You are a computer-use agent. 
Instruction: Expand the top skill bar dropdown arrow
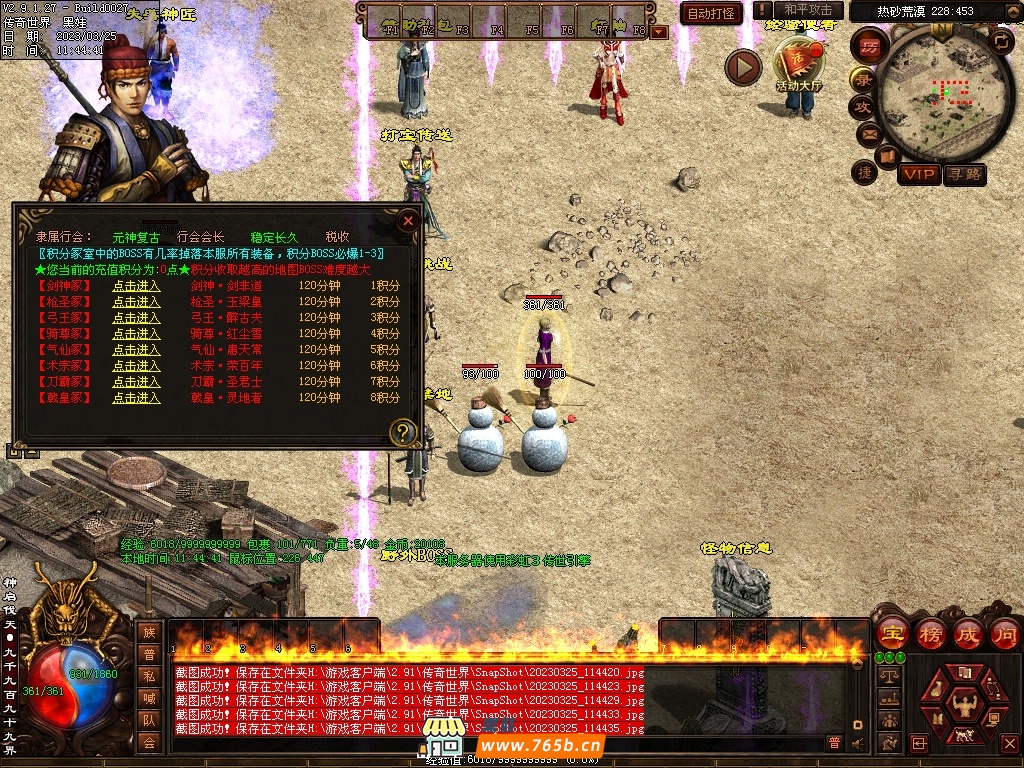click(658, 31)
